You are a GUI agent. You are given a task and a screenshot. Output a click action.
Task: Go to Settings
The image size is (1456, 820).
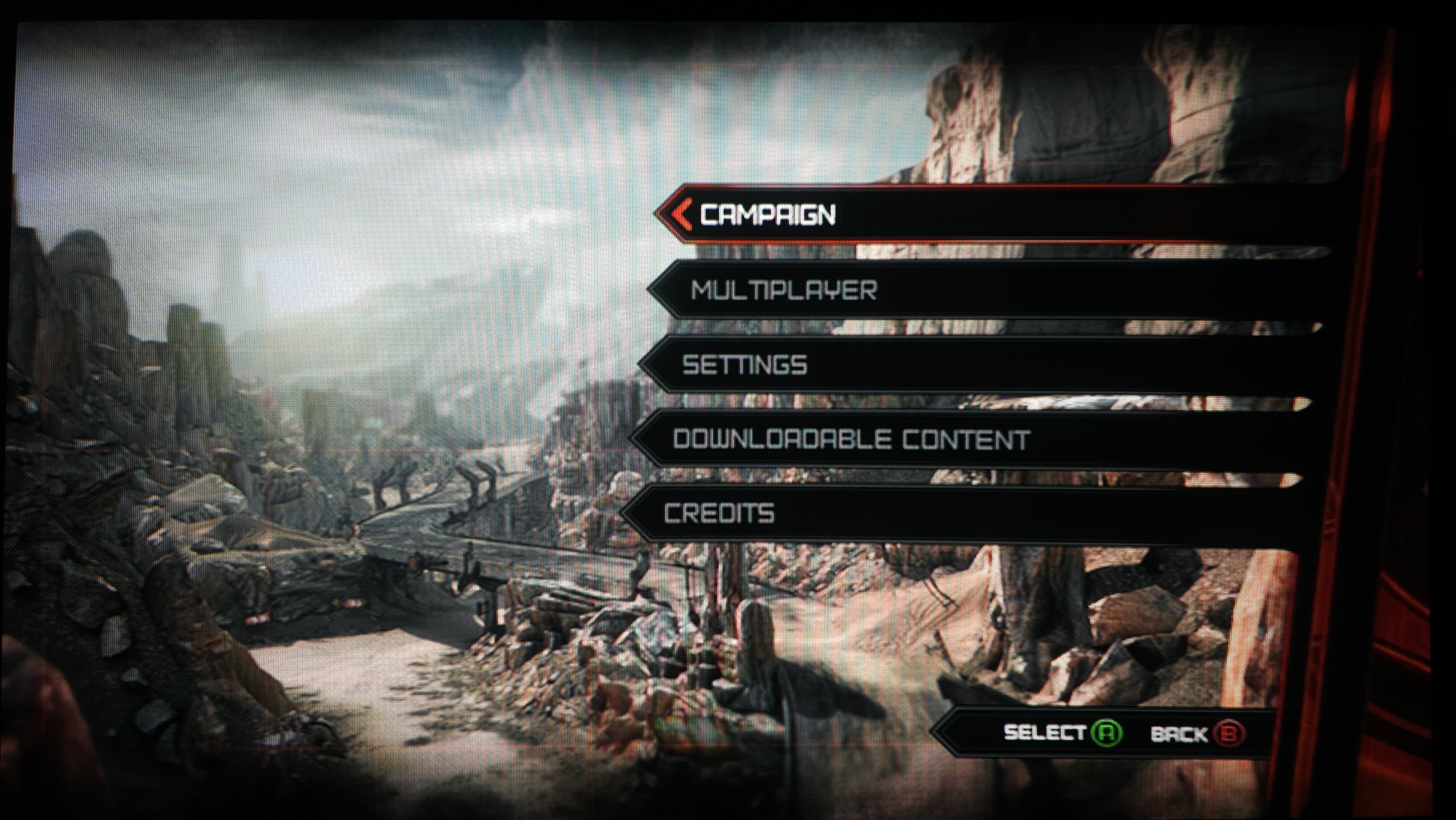coord(745,365)
